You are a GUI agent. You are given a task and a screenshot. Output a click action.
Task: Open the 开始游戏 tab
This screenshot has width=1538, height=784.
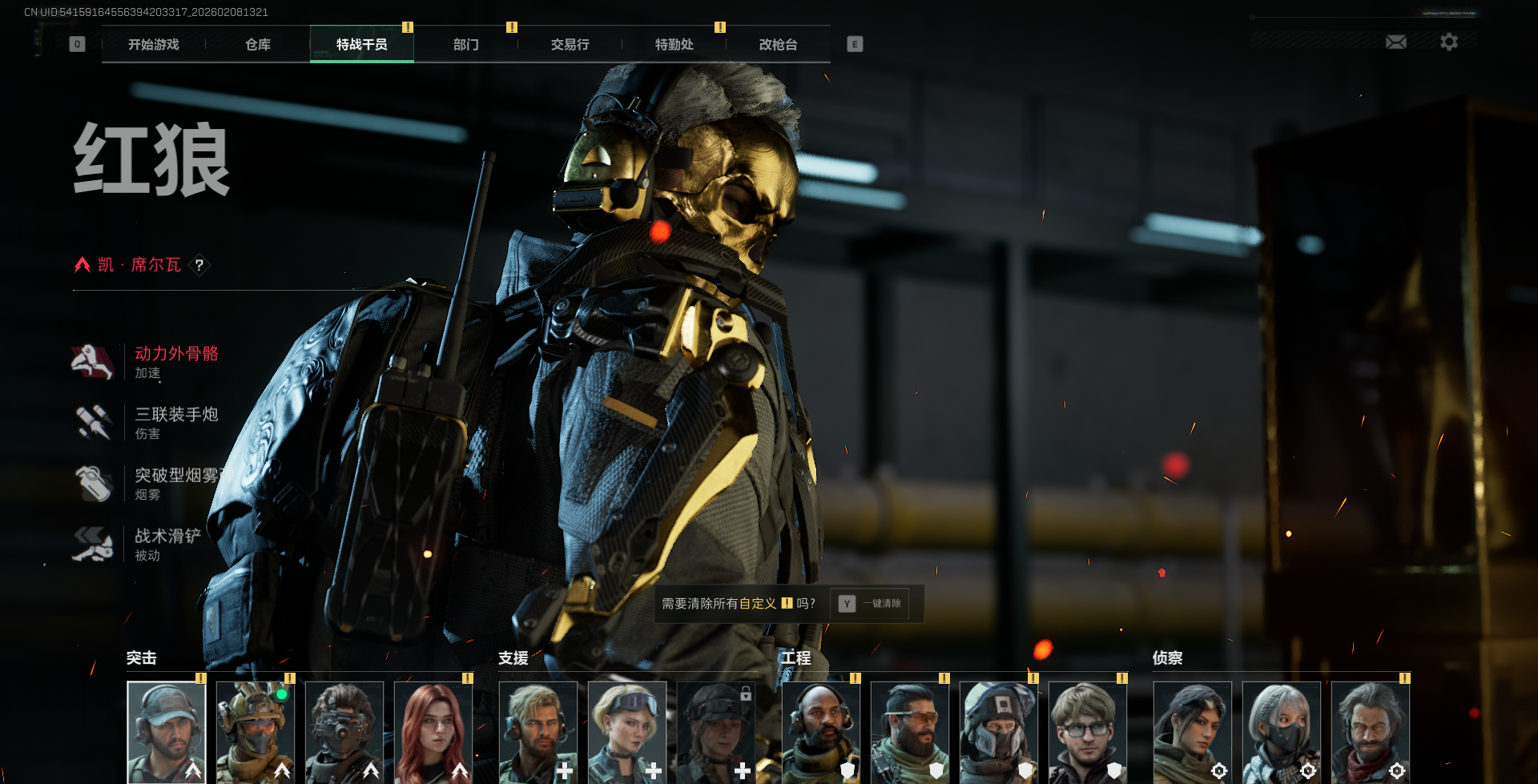tap(154, 45)
